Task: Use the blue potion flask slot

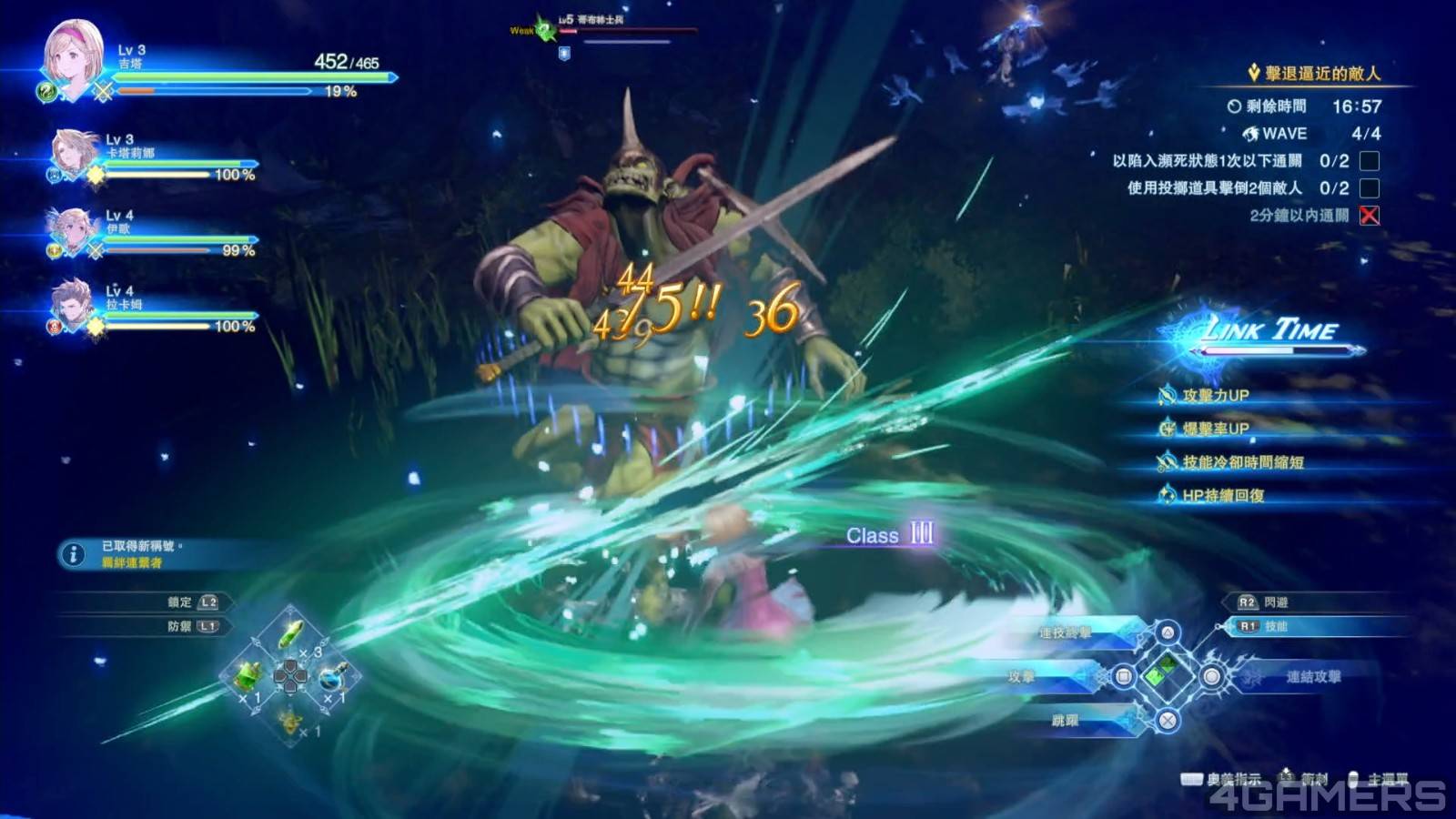Action: tap(333, 675)
